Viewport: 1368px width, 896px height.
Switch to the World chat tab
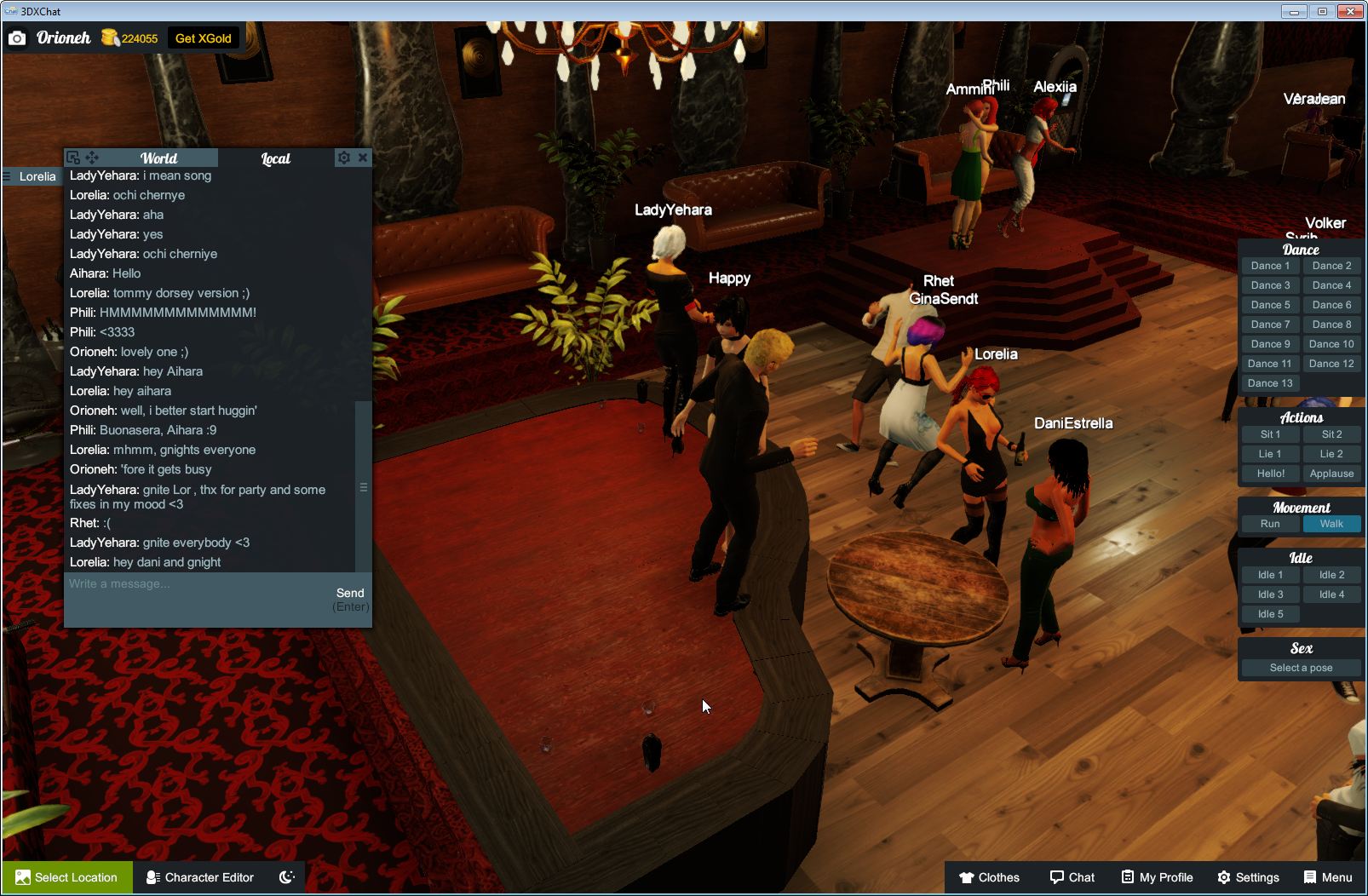[x=159, y=158]
